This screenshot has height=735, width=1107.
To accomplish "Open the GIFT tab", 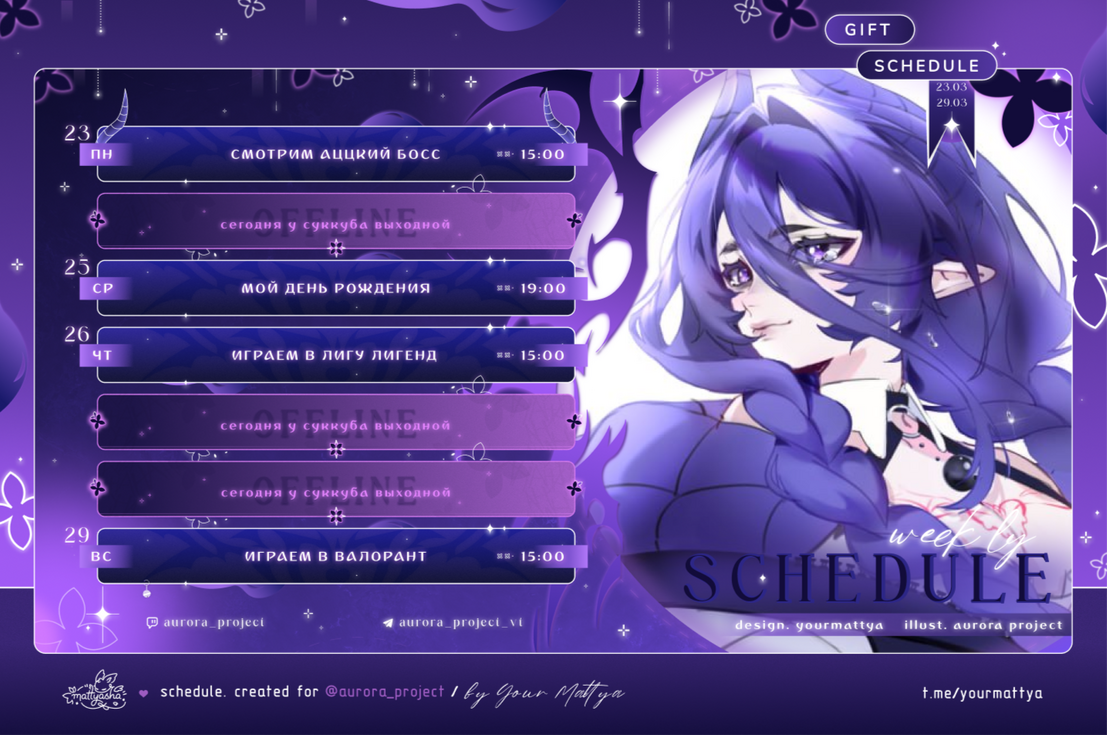I will tap(868, 30).
